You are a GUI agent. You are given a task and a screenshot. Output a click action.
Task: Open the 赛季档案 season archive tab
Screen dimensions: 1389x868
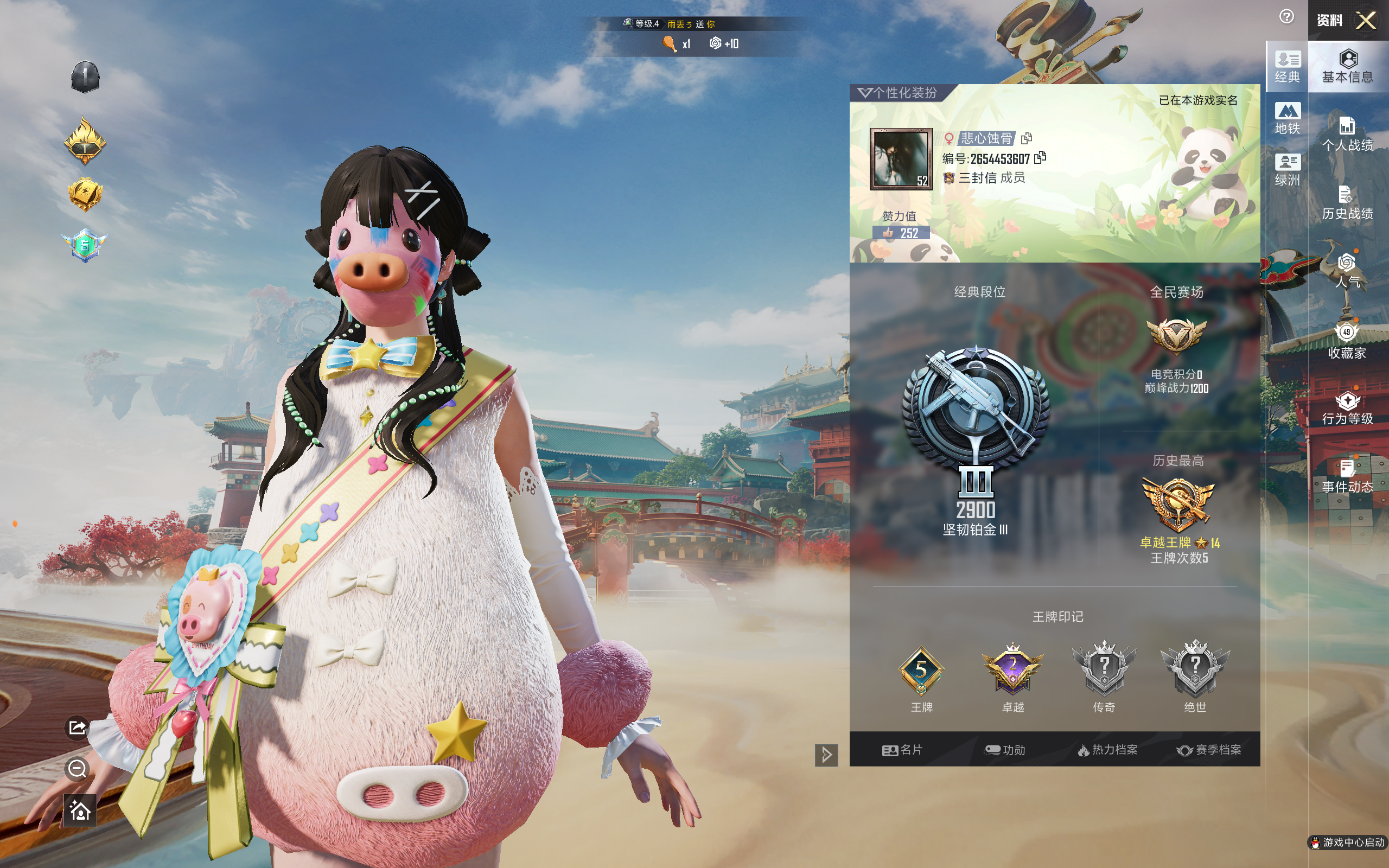point(1209,750)
